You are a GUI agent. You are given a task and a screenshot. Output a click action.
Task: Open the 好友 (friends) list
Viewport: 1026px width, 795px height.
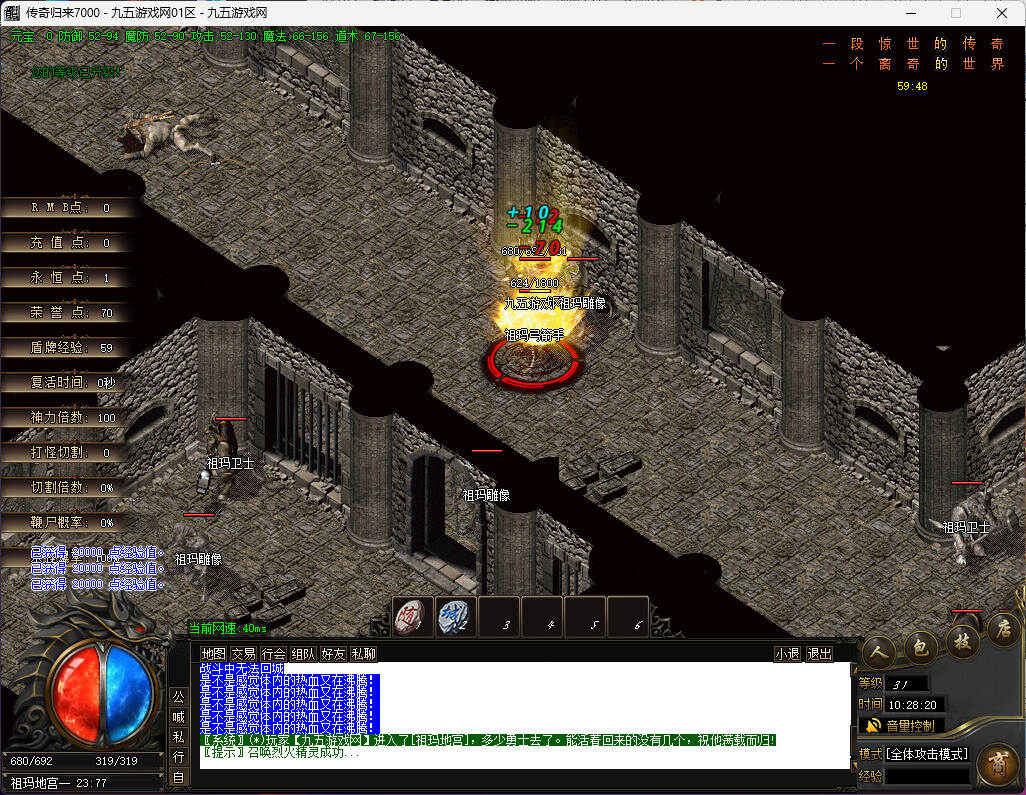point(333,654)
